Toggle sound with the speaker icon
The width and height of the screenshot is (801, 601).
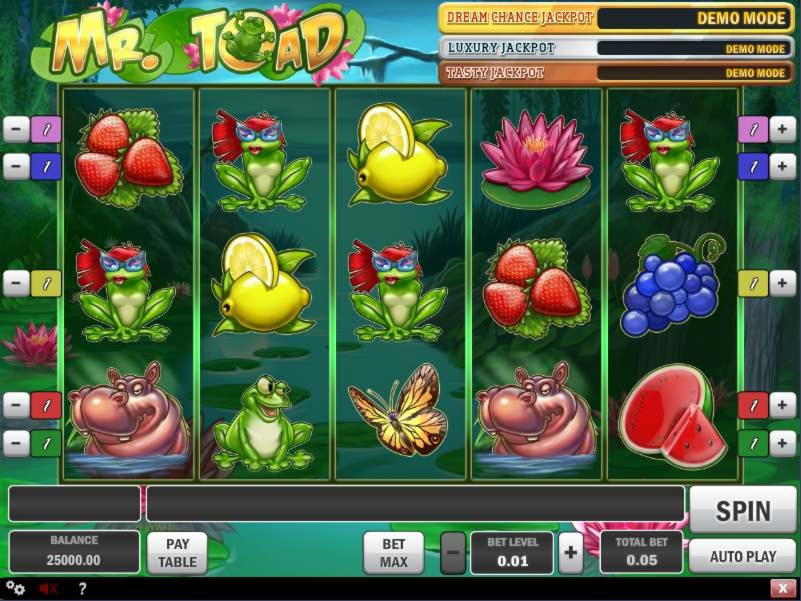(x=46, y=588)
